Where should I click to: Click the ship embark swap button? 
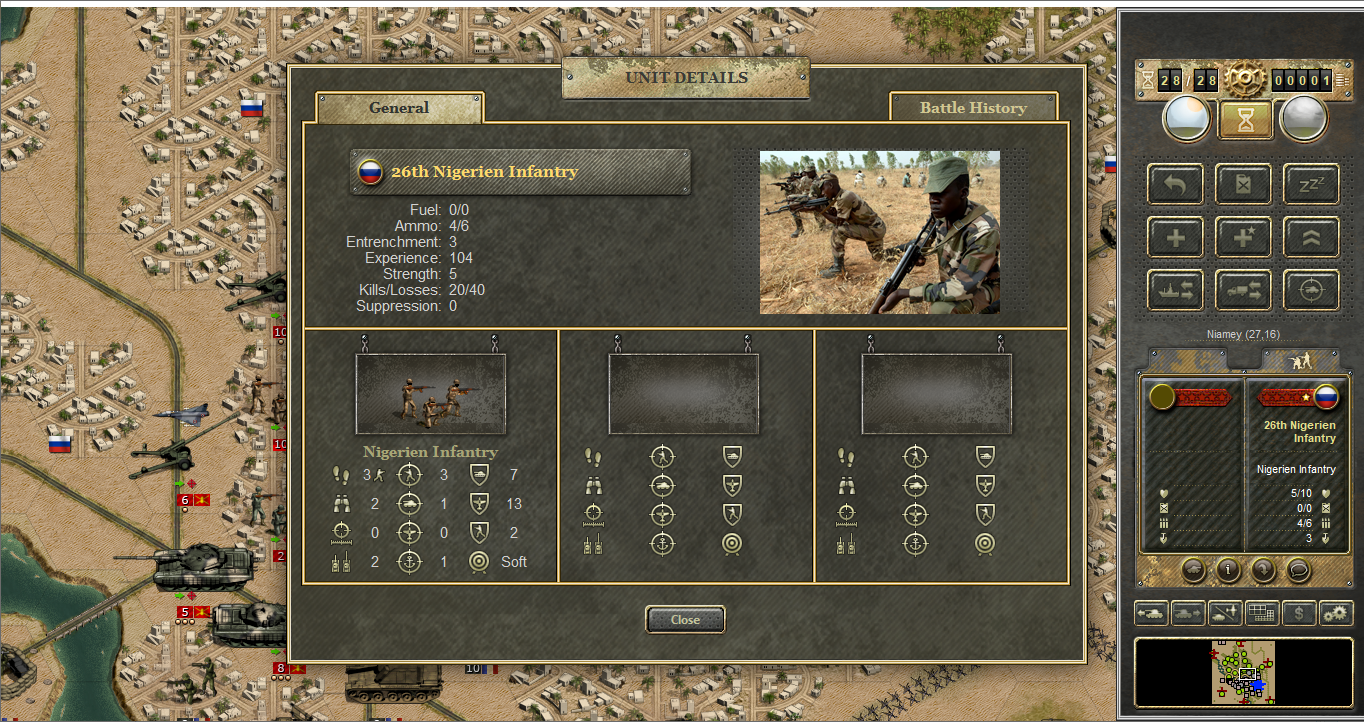pyautogui.click(x=1174, y=290)
